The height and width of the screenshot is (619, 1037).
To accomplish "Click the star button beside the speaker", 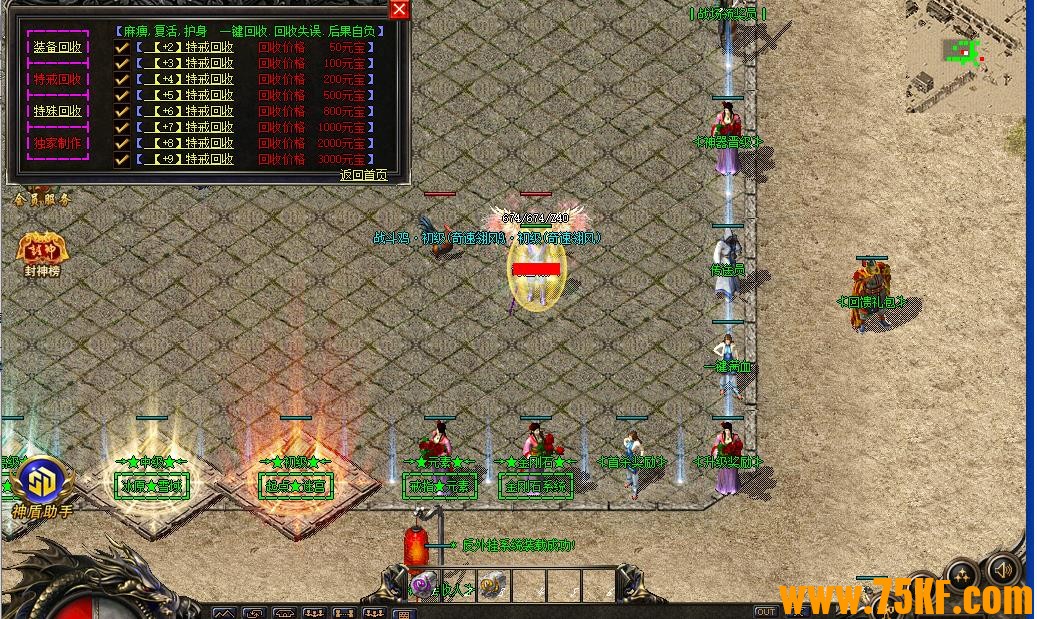I will pyautogui.click(x=962, y=575).
